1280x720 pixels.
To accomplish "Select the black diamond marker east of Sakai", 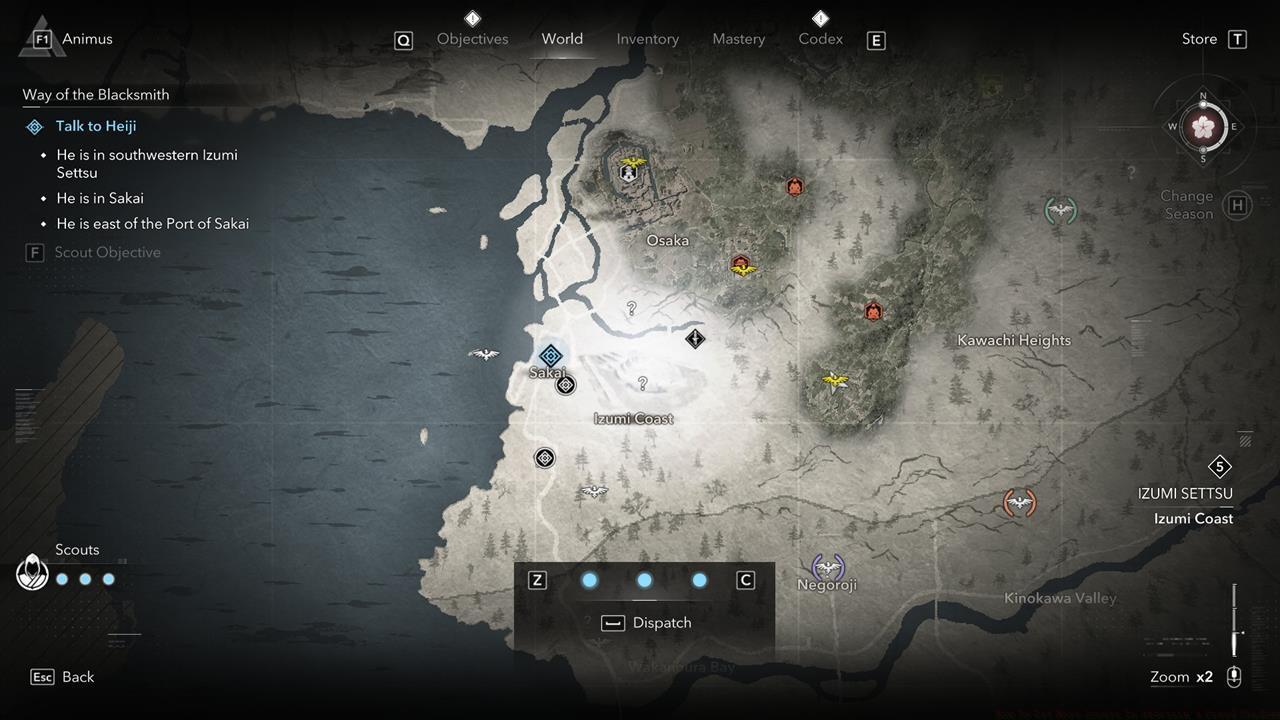I will [695, 339].
